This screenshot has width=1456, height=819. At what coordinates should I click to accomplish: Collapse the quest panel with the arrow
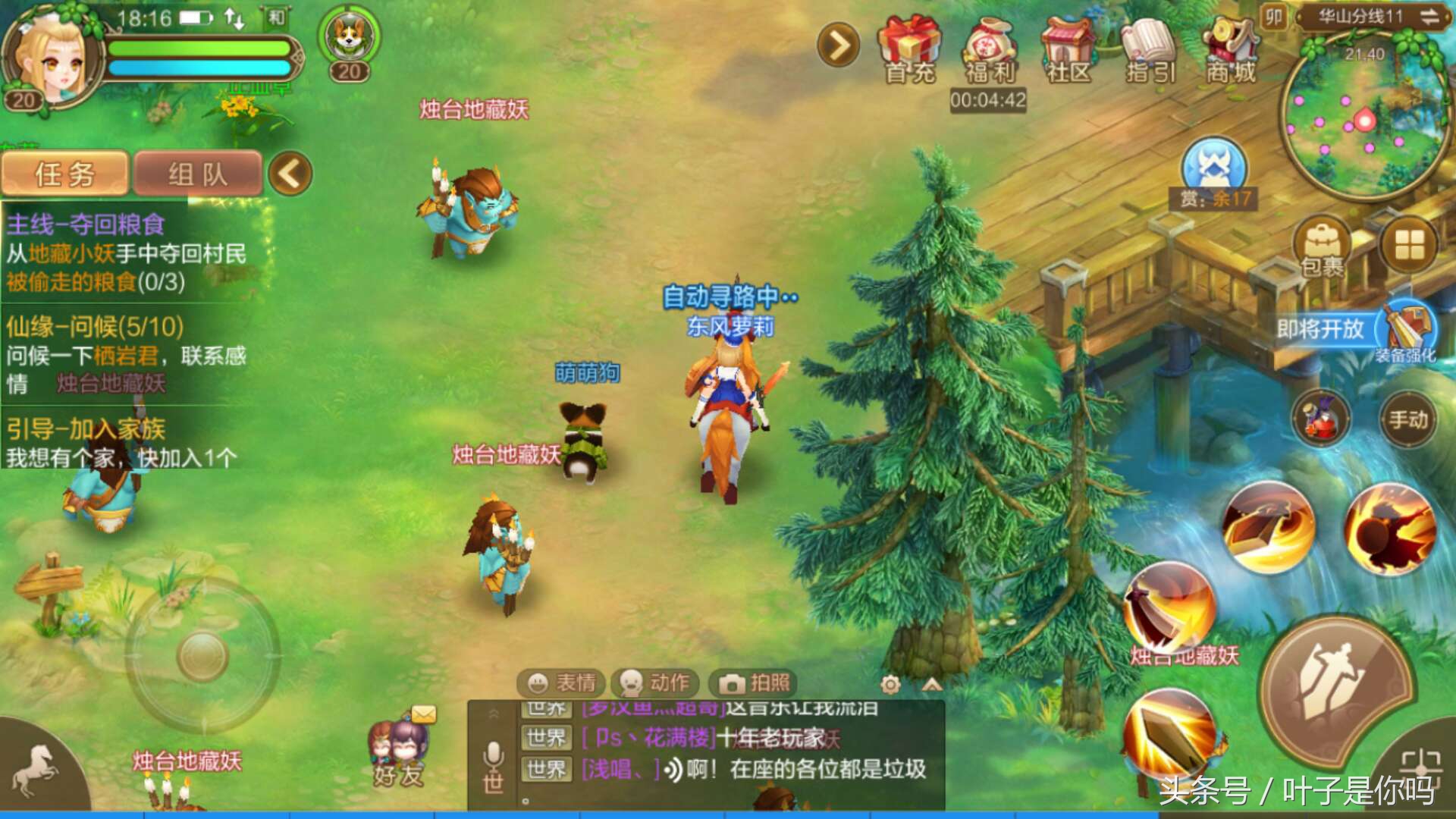coord(290,174)
